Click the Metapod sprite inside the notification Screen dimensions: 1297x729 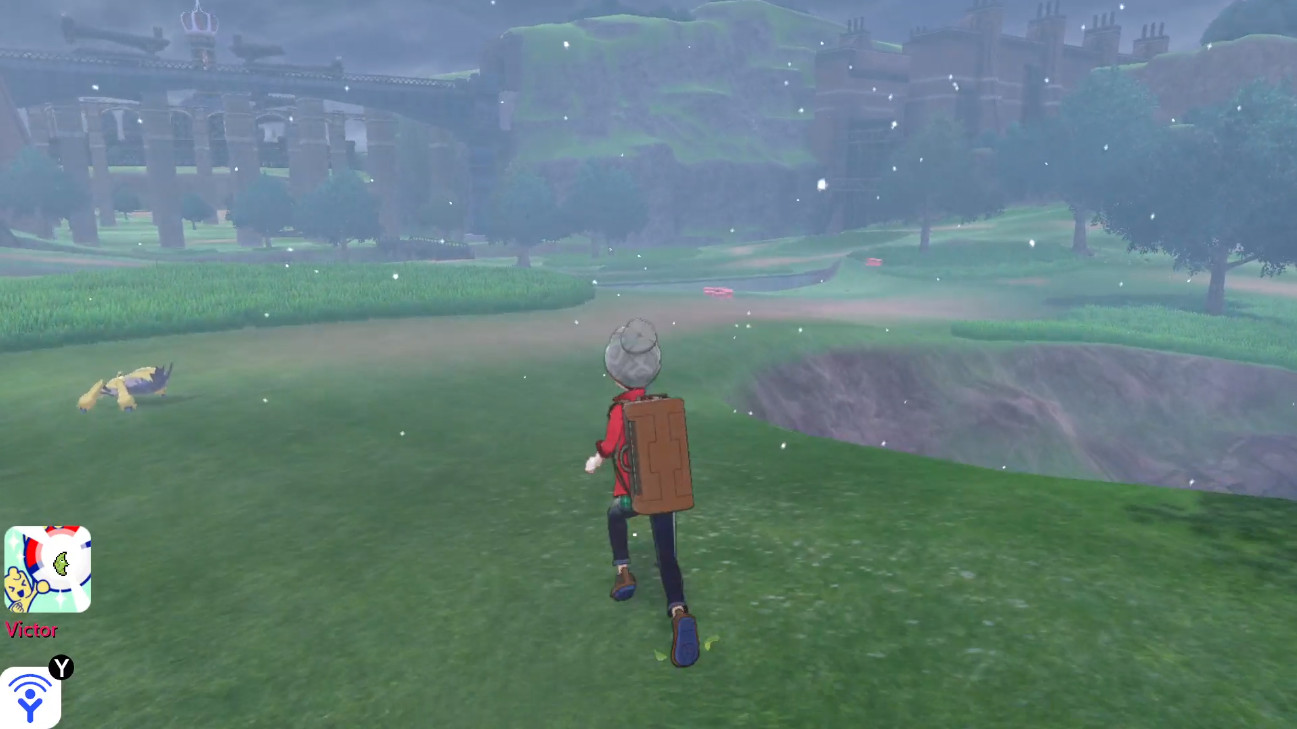click(x=61, y=564)
